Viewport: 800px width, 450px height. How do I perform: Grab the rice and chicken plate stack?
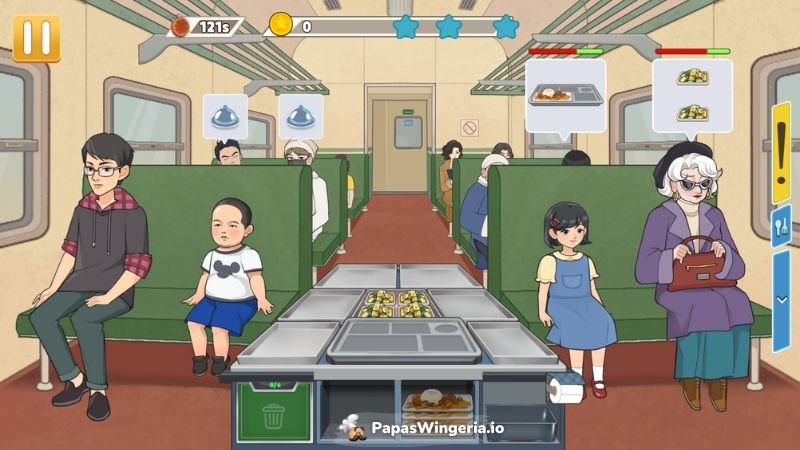[x=437, y=404]
